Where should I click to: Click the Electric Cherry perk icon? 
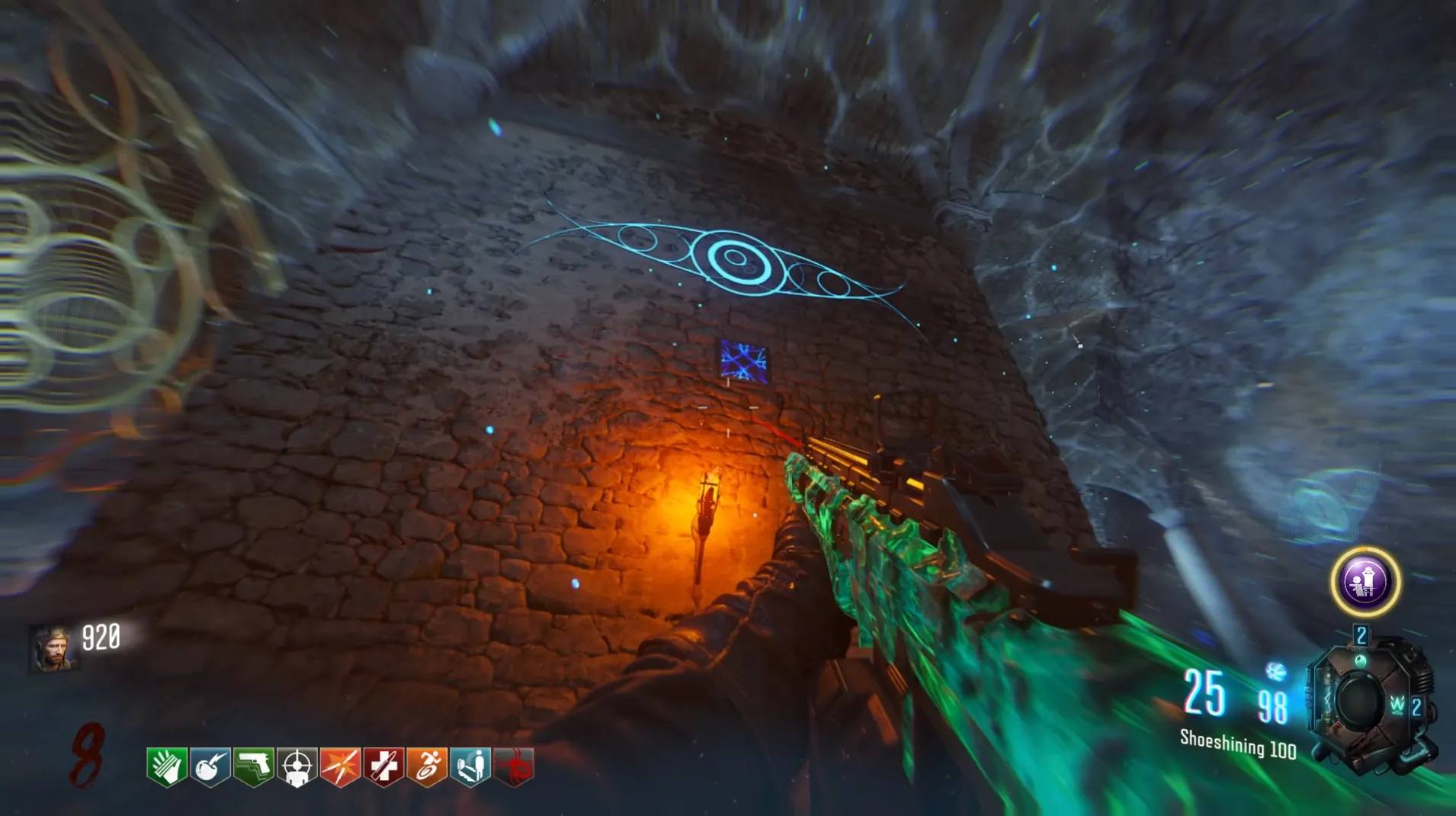[x=210, y=766]
